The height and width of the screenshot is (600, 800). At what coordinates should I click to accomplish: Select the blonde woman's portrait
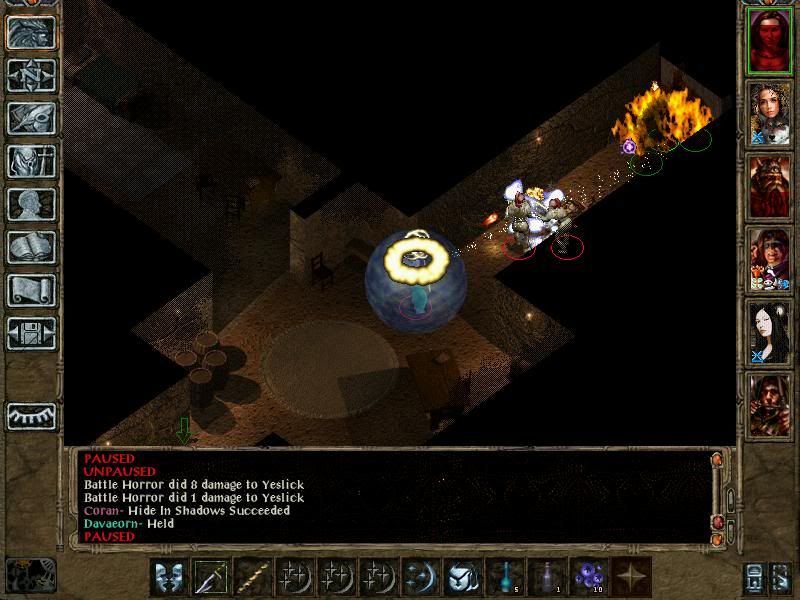click(x=769, y=113)
